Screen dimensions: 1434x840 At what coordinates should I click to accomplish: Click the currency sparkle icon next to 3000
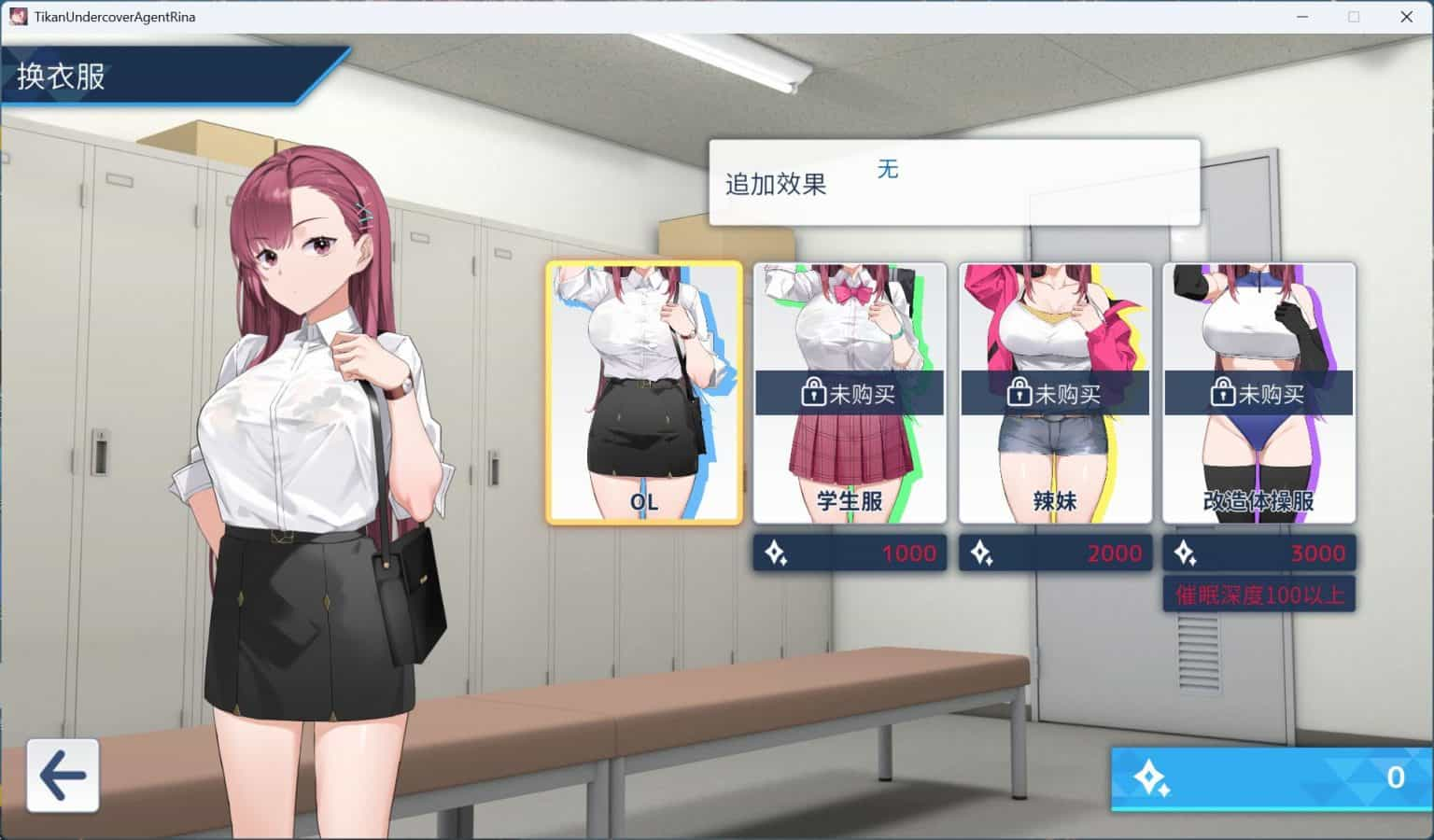pyautogui.click(x=1188, y=553)
